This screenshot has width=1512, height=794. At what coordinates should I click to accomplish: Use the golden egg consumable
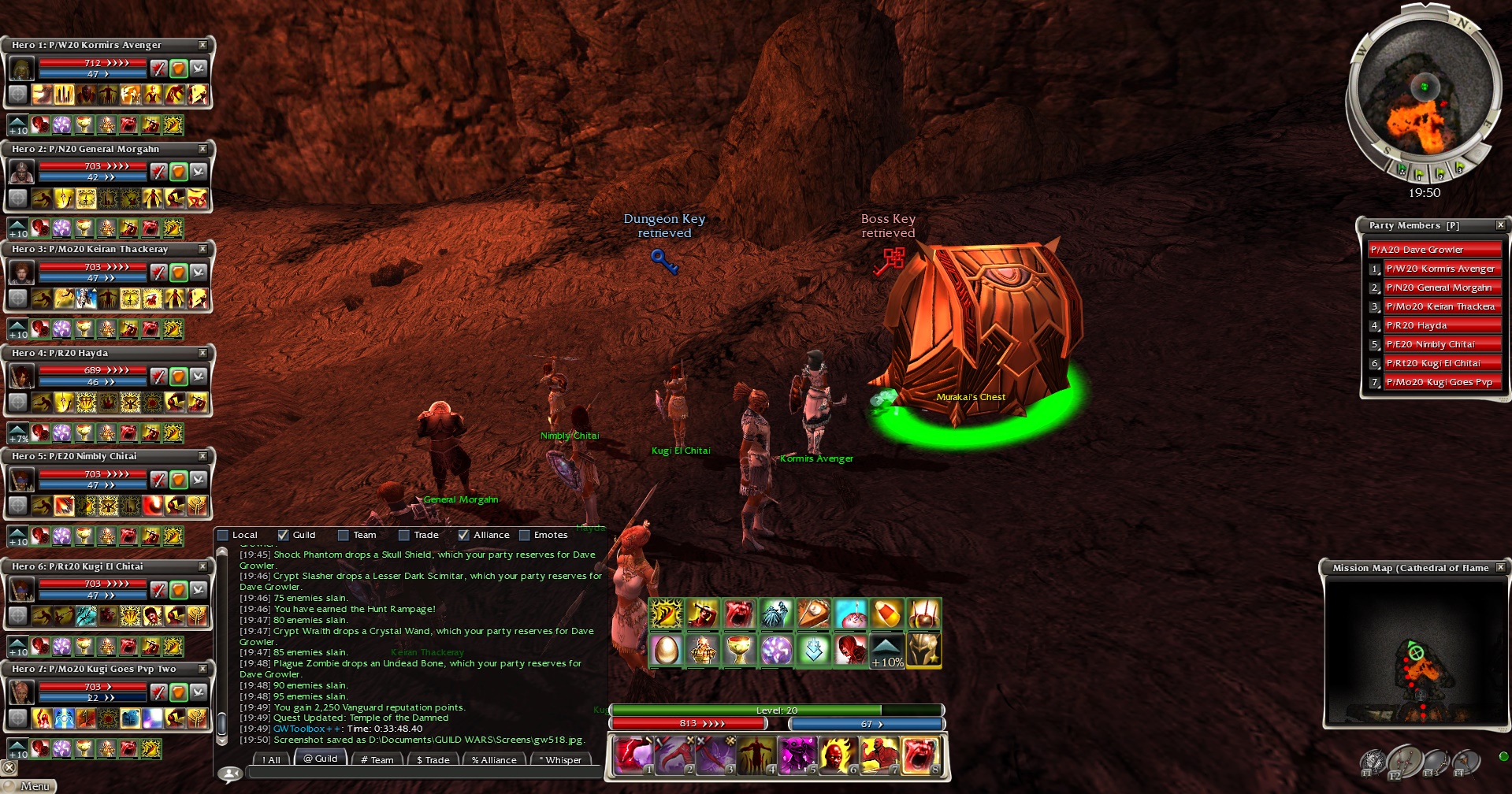coord(666,651)
